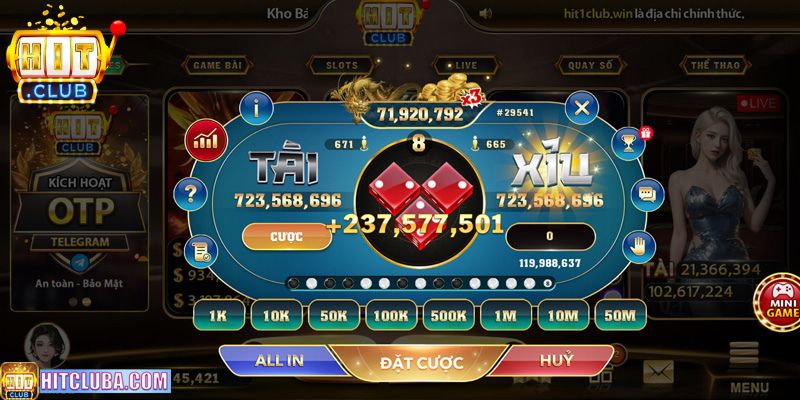Choose the 10K bet chip
This screenshot has height=400, width=800.
(277, 316)
